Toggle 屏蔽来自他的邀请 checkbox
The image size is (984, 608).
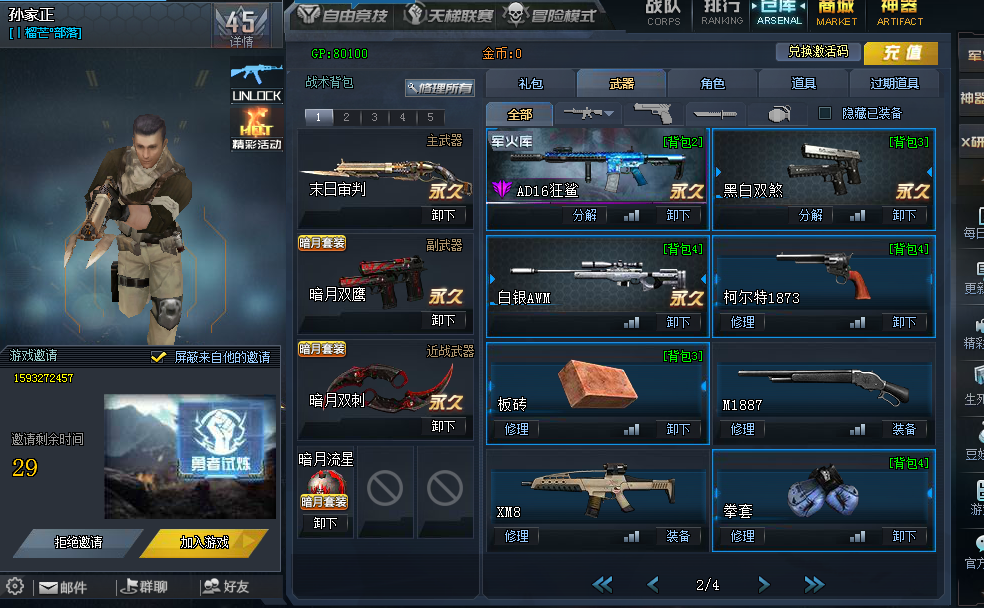tap(158, 357)
